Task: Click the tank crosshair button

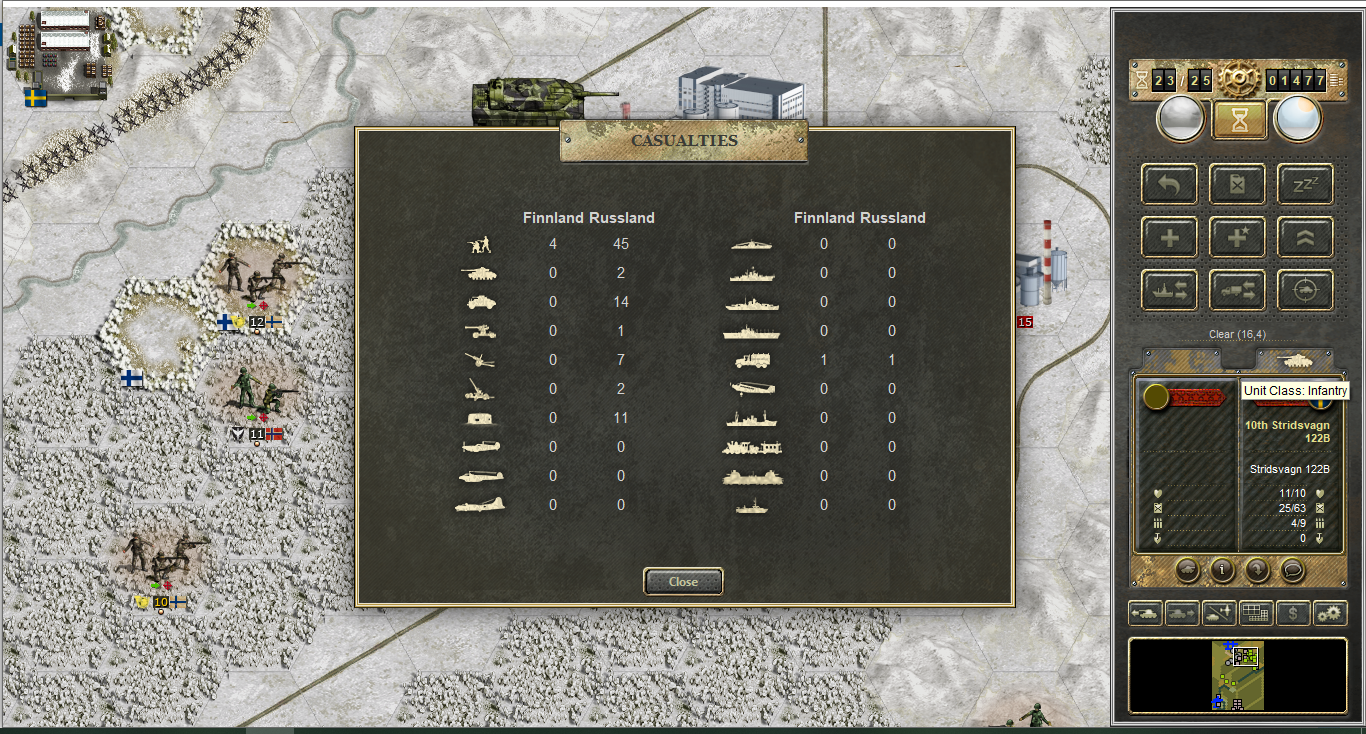Action: point(1304,290)
